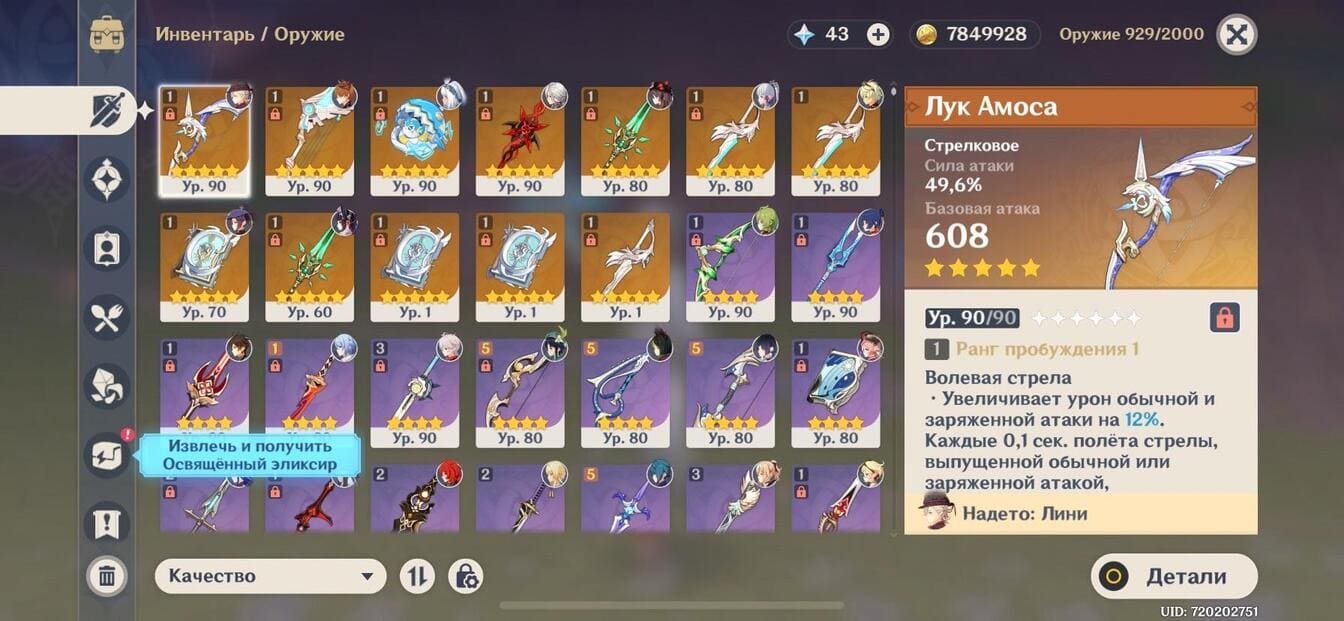The height and width of the screenshot is (621, 1344).
Task: Open the tab with red notification dot
Action: click(x=107, y=454)
